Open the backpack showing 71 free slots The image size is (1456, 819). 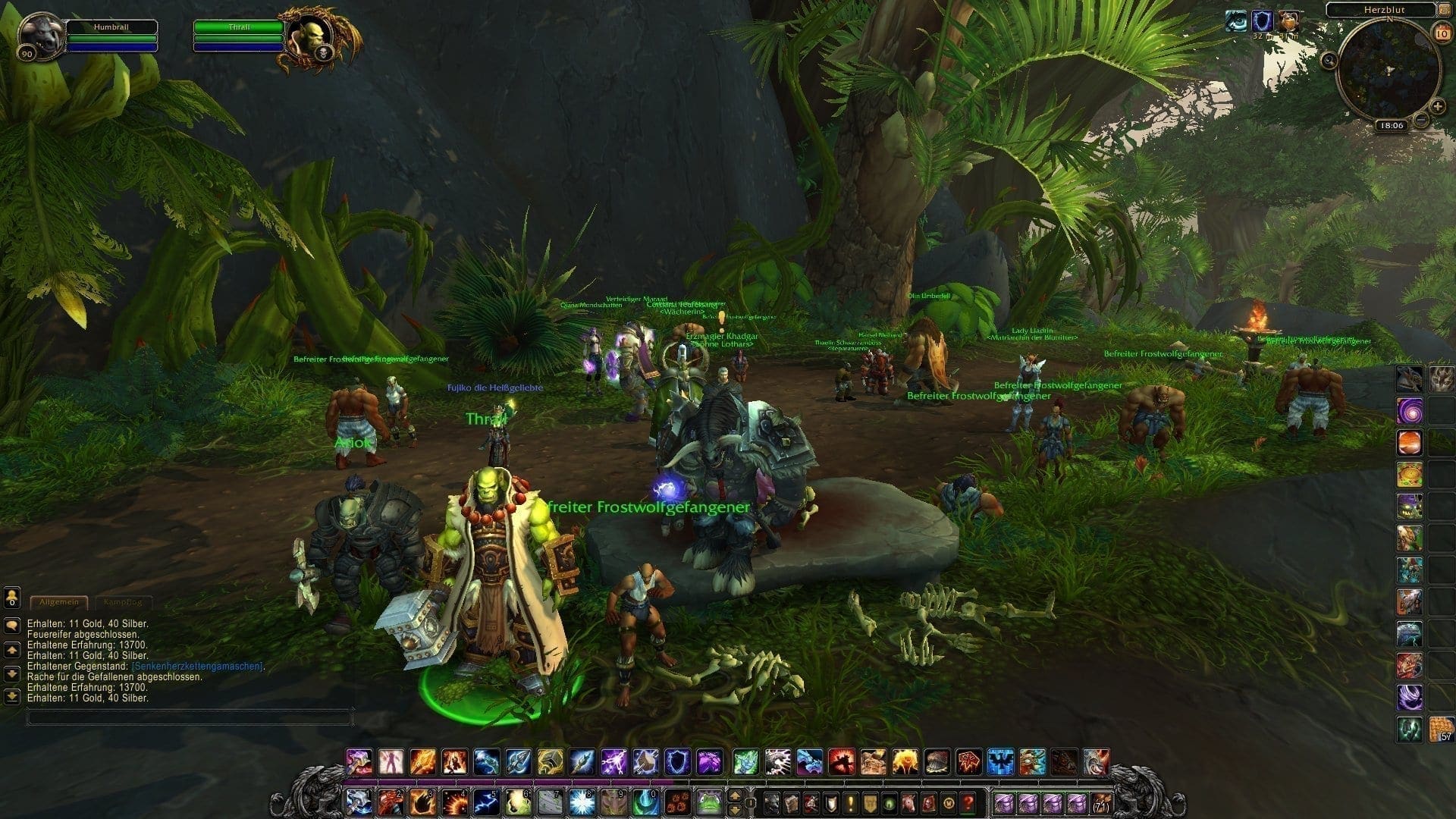click(1098, 802)
